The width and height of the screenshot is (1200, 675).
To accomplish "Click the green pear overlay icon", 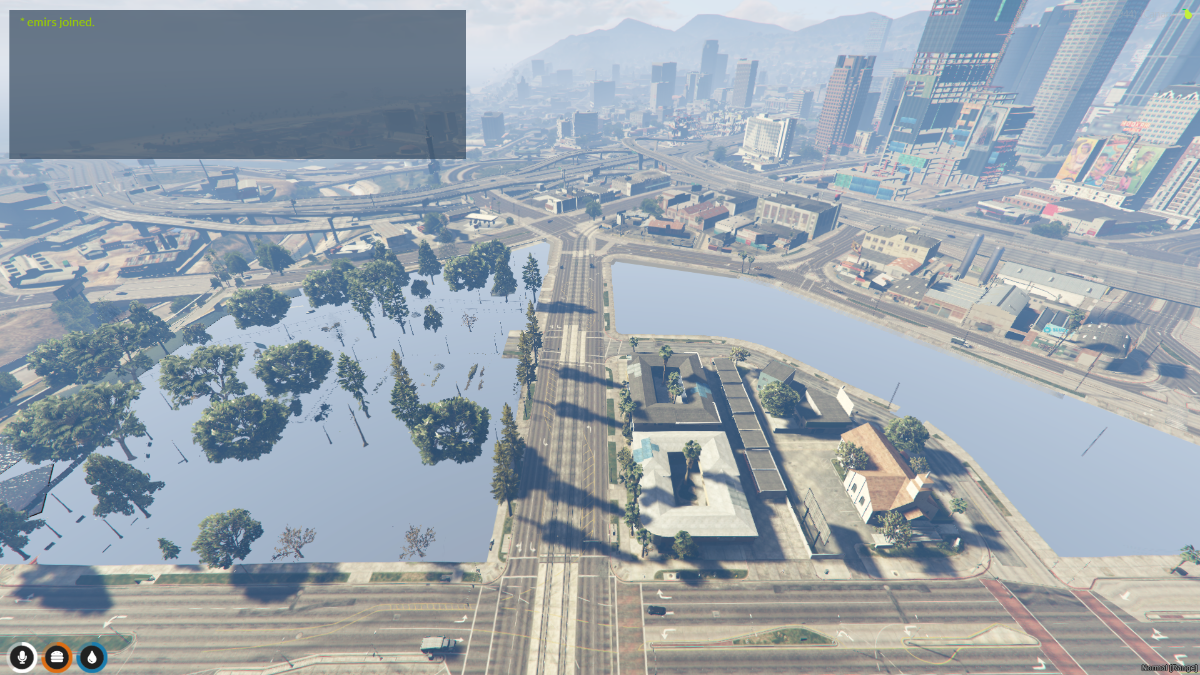I will pos(1188,13).
